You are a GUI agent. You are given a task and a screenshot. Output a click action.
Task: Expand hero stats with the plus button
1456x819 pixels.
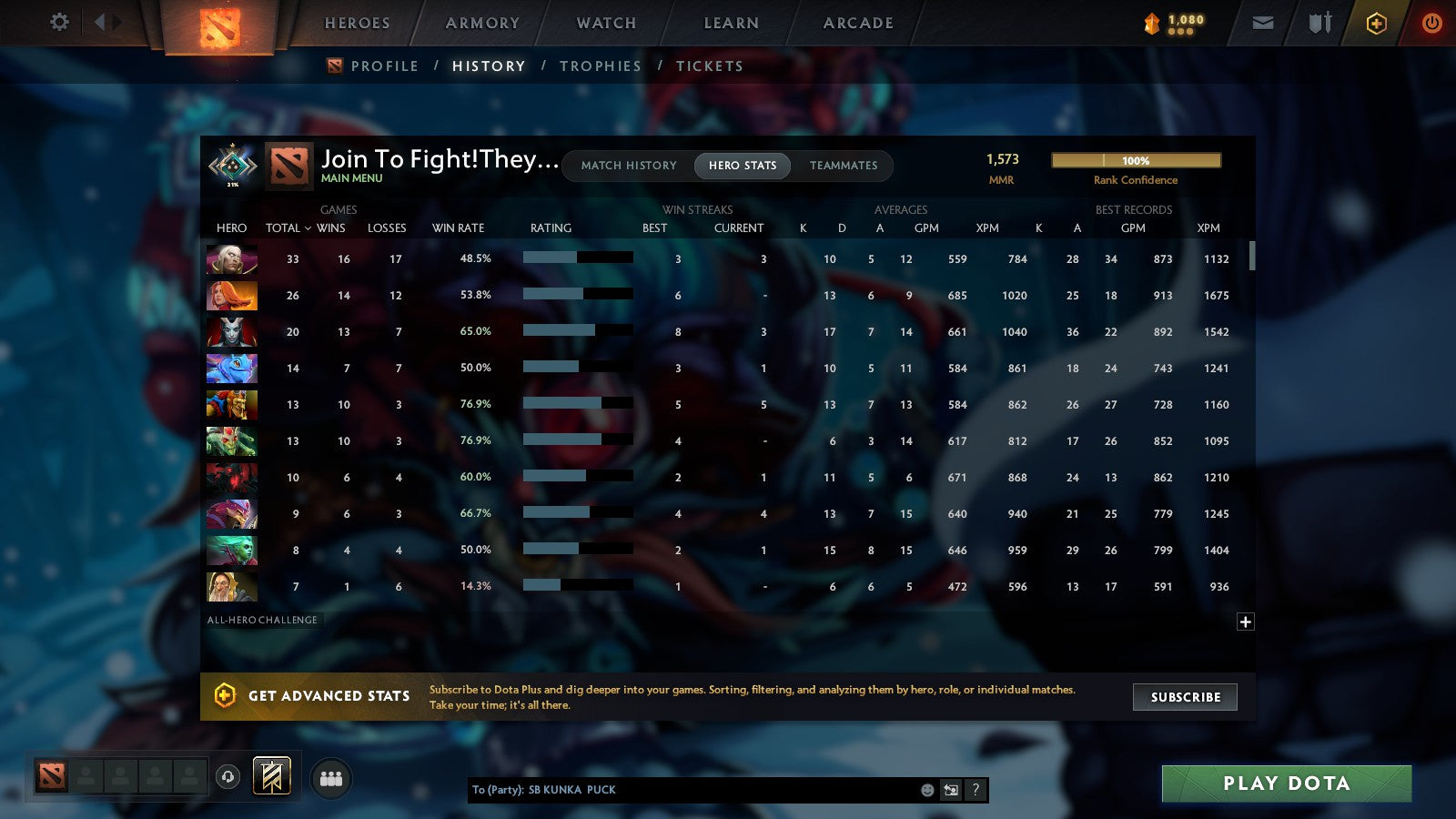pos(1245,621)
